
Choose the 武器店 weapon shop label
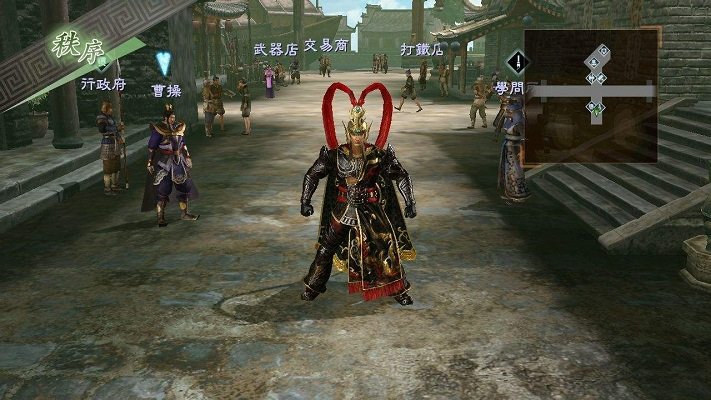(x=276, y=49)
